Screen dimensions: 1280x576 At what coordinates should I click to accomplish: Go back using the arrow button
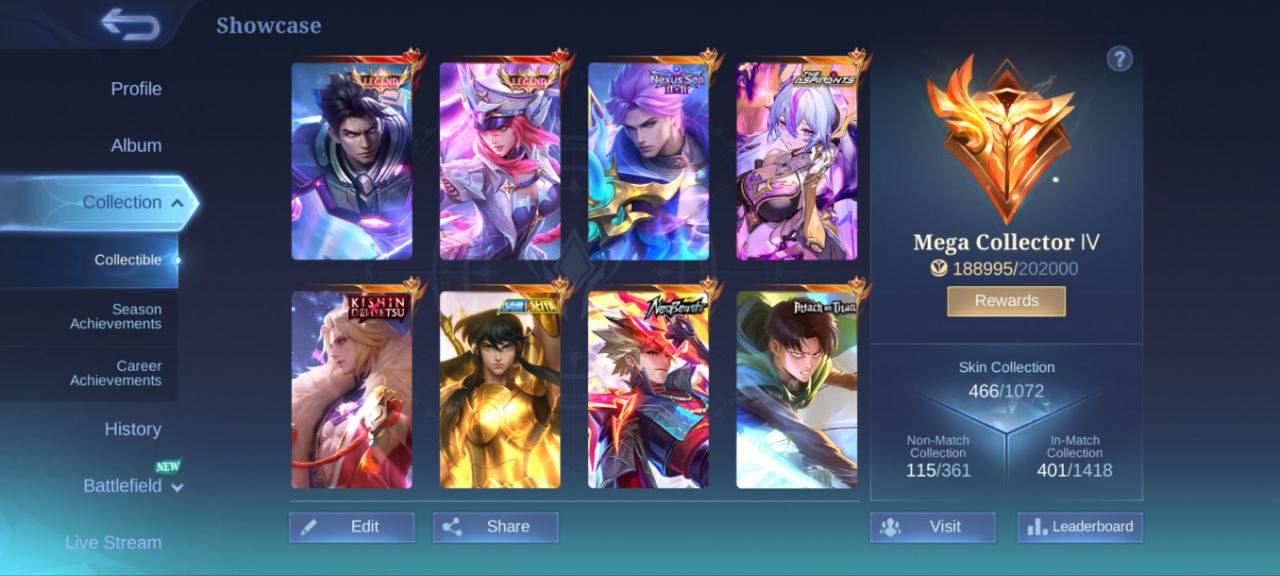pos(130,25)
